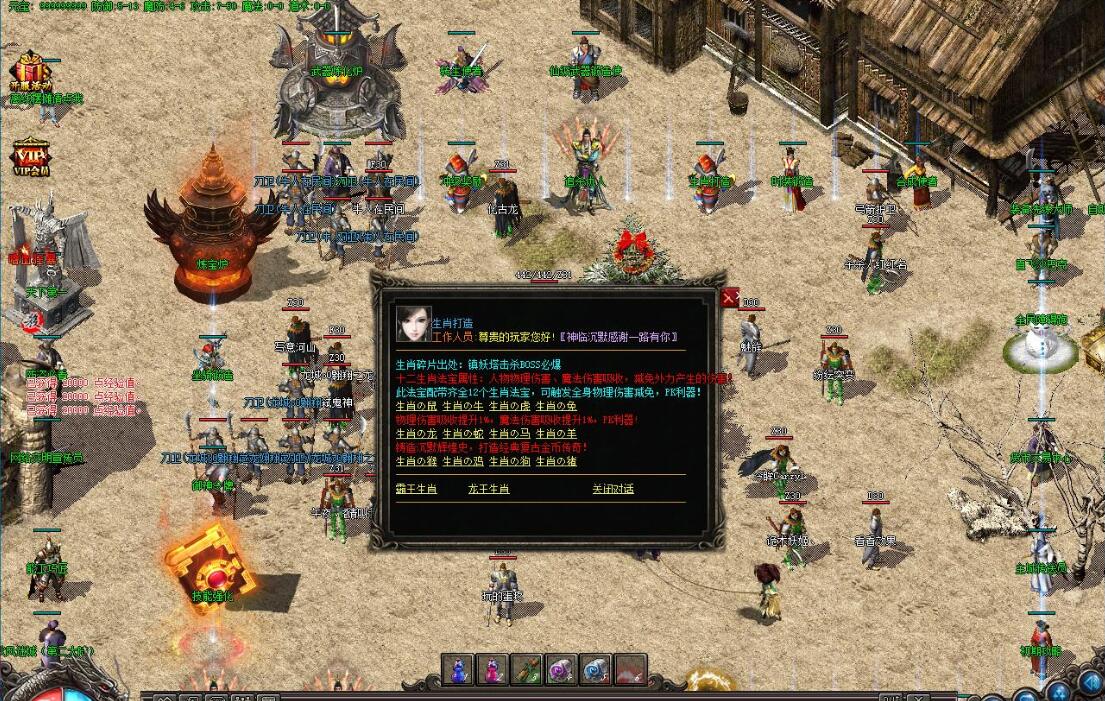Choose the 生肖の兔 link
The height and width of the screenshot is (701, 1105).
coord(556,406)
